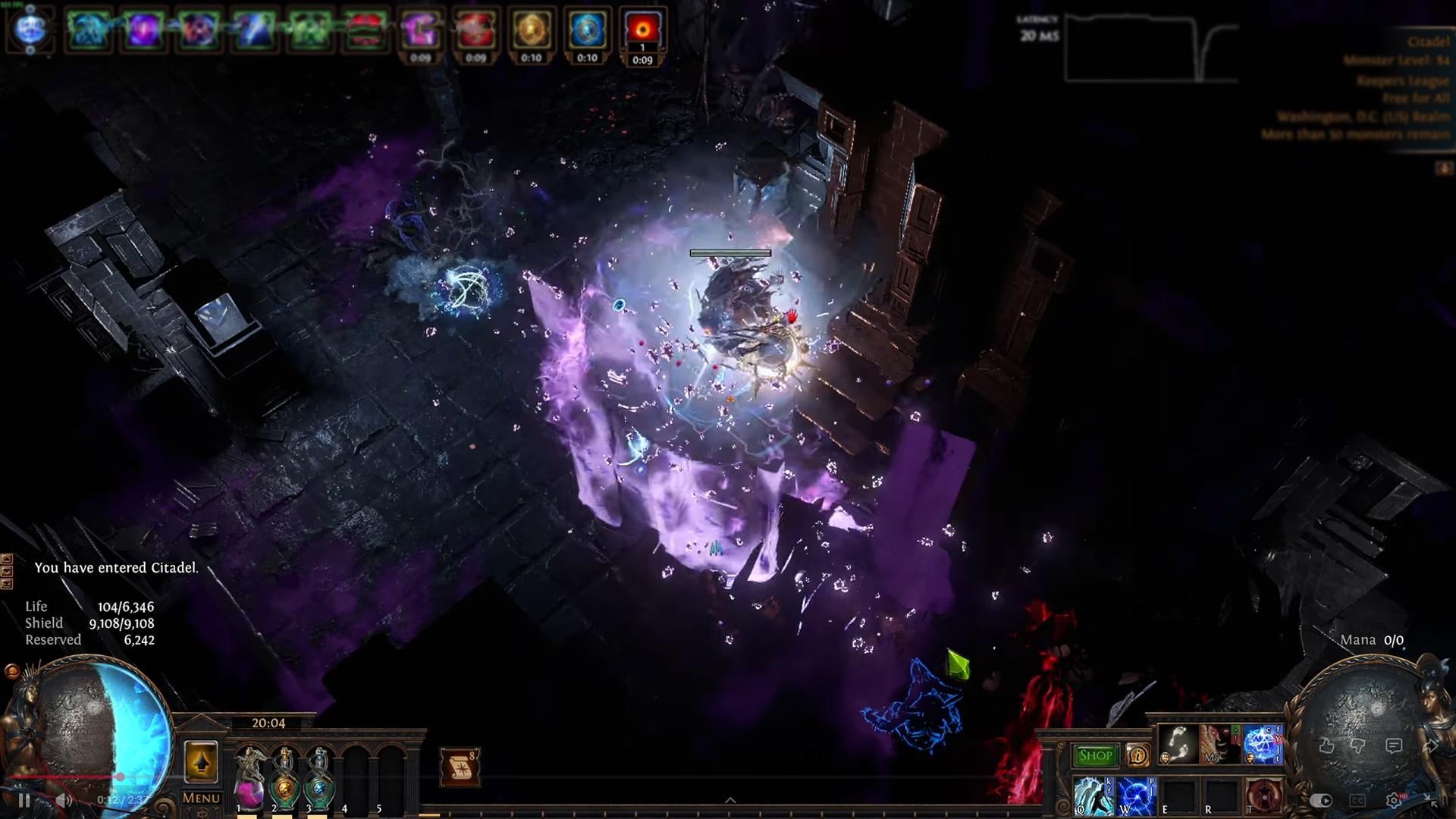Image resolution: width=1456 pixels, height=819 pixels.
Task: Open the video quality settings gear
Action: point(1393,800)
